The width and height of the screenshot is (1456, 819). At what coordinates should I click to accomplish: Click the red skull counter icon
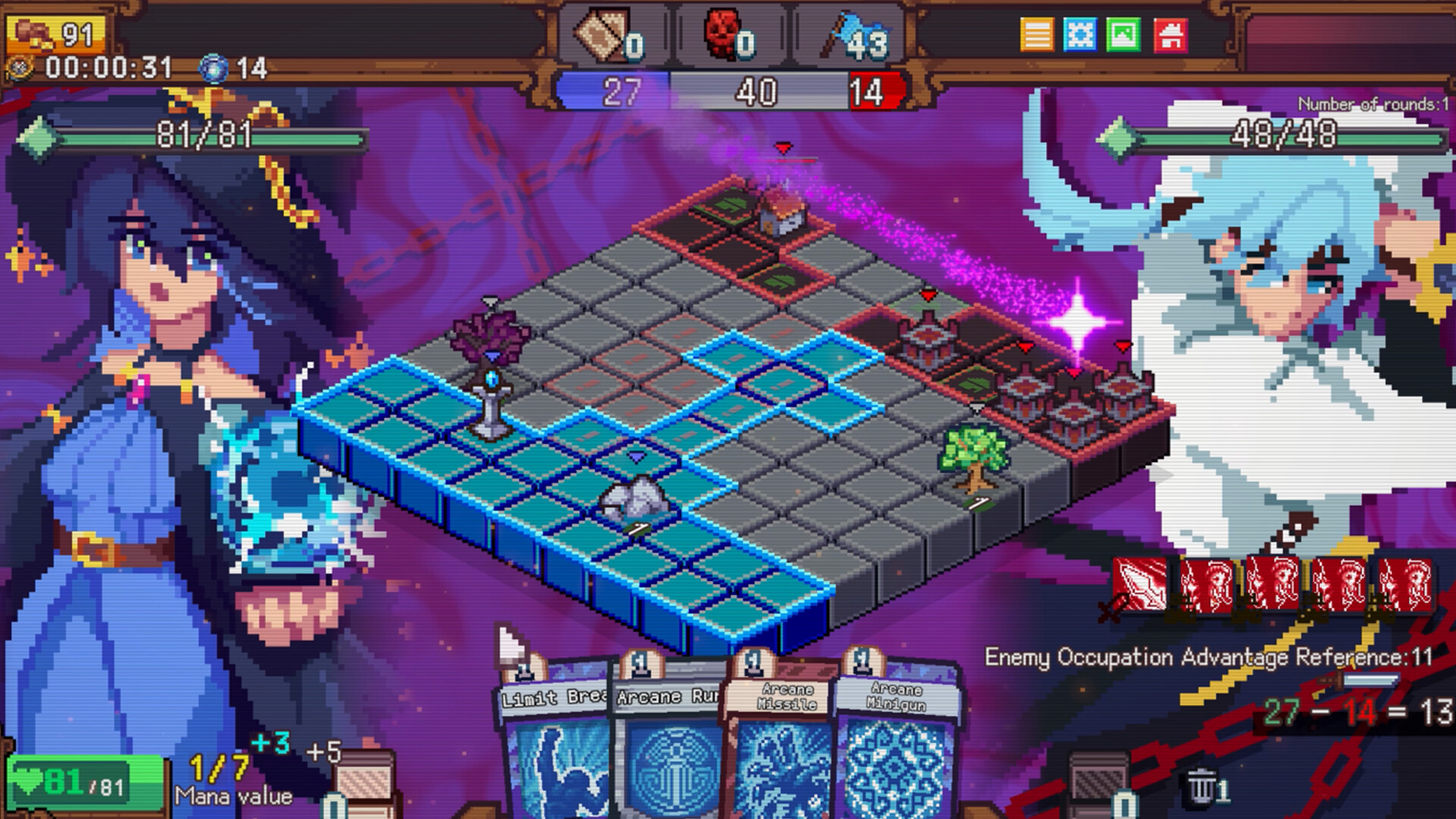722,35
